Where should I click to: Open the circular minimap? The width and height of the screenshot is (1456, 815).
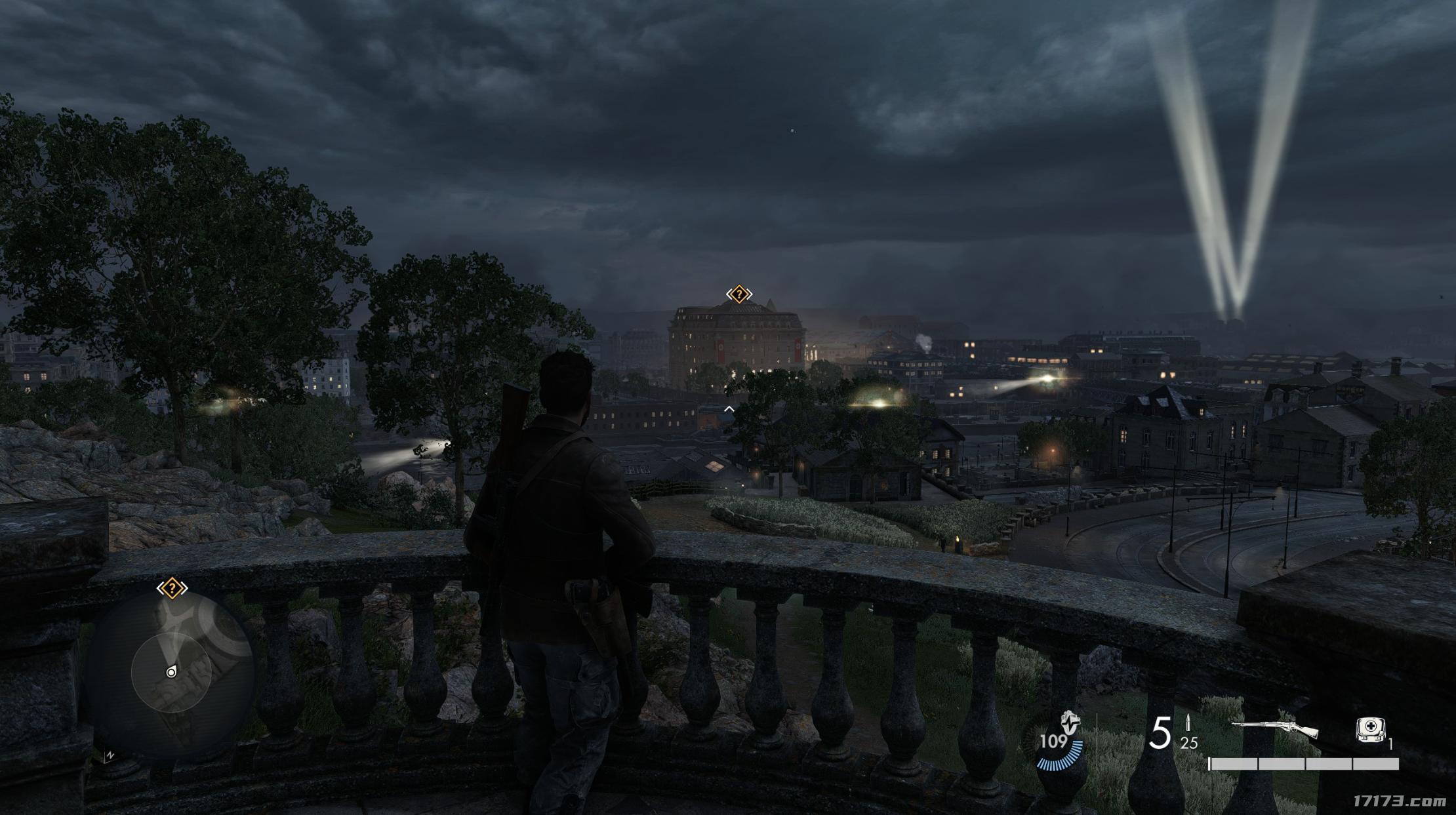pyautogui.click(x=171, y=671)
